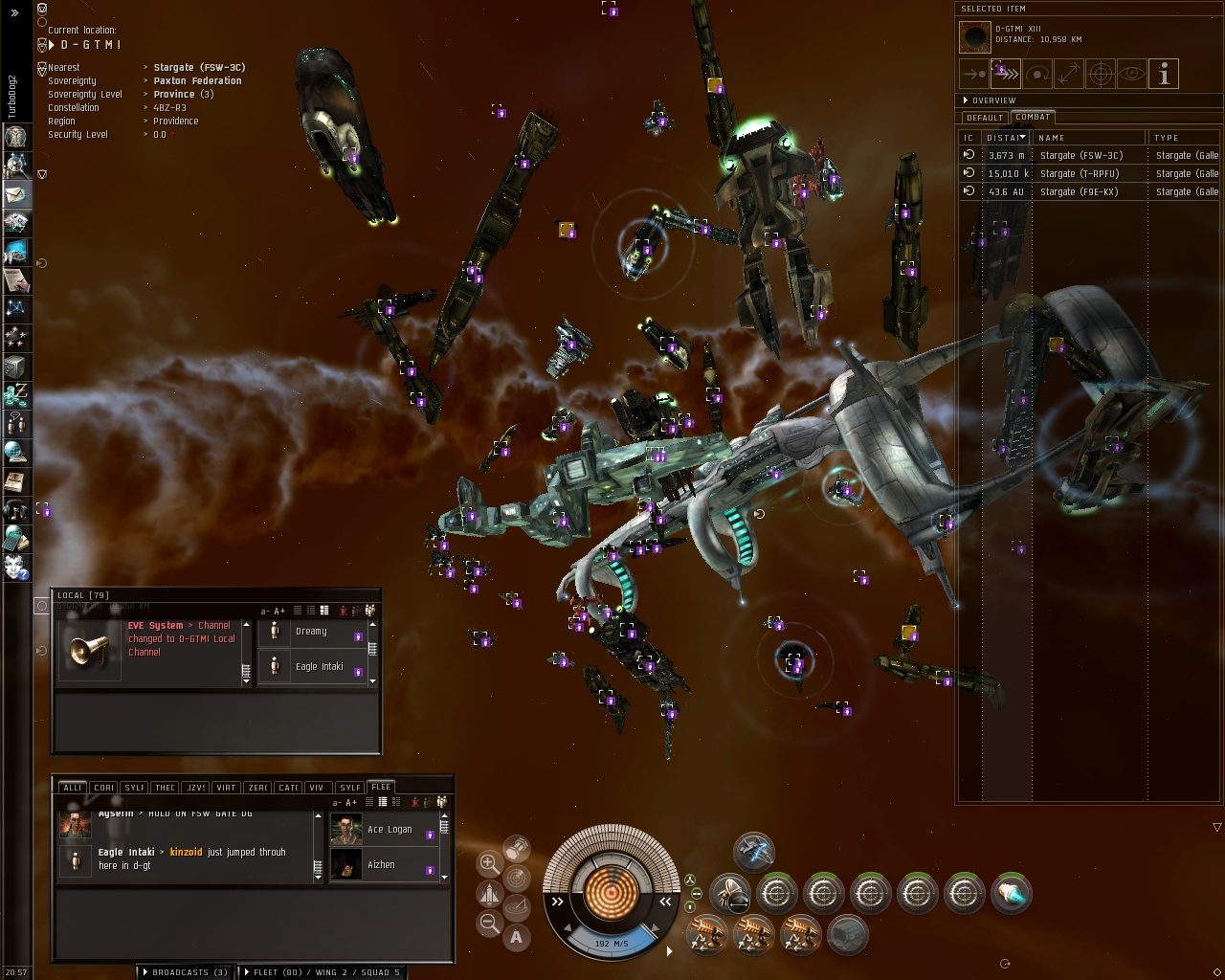
Task: Show info for the selected item
Action: (x=1164, y=74)
